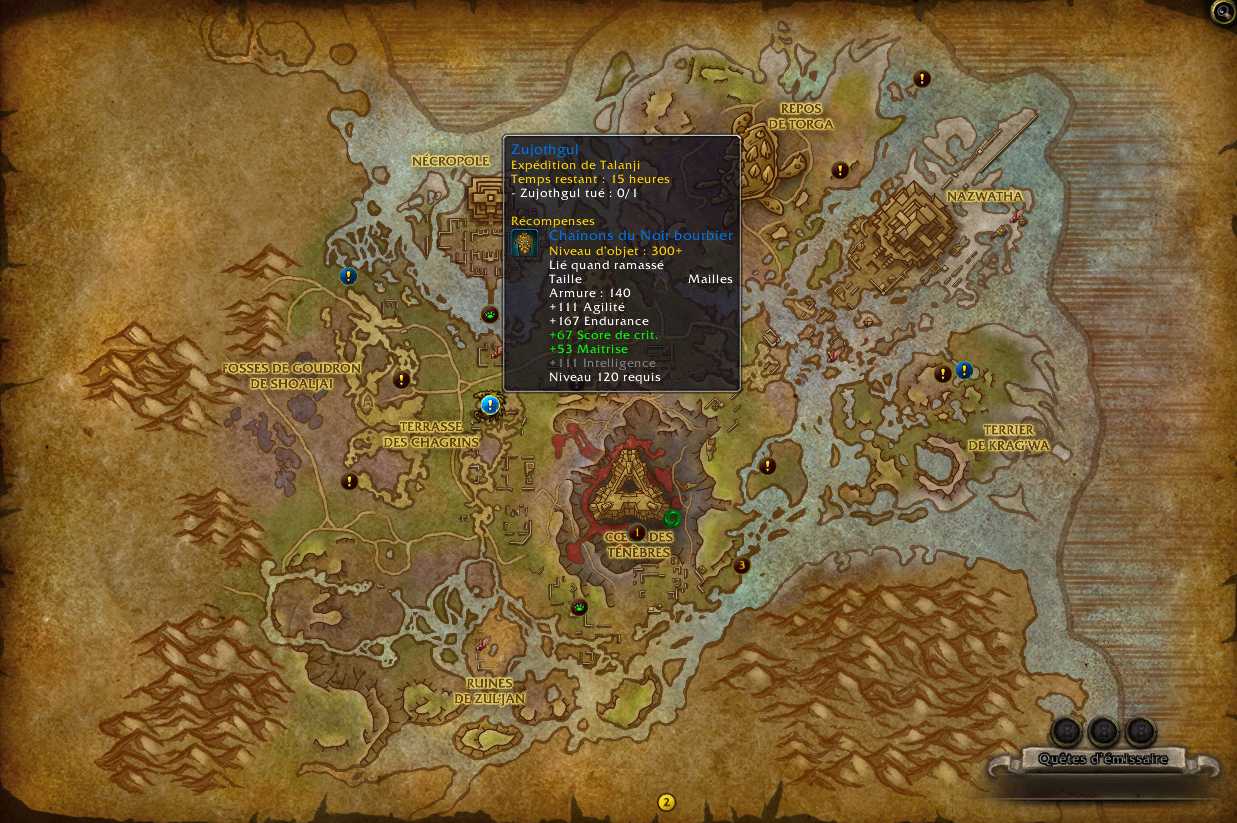Click the Chaînons du Noir bourbier reward icon

(x=525, y=243)
